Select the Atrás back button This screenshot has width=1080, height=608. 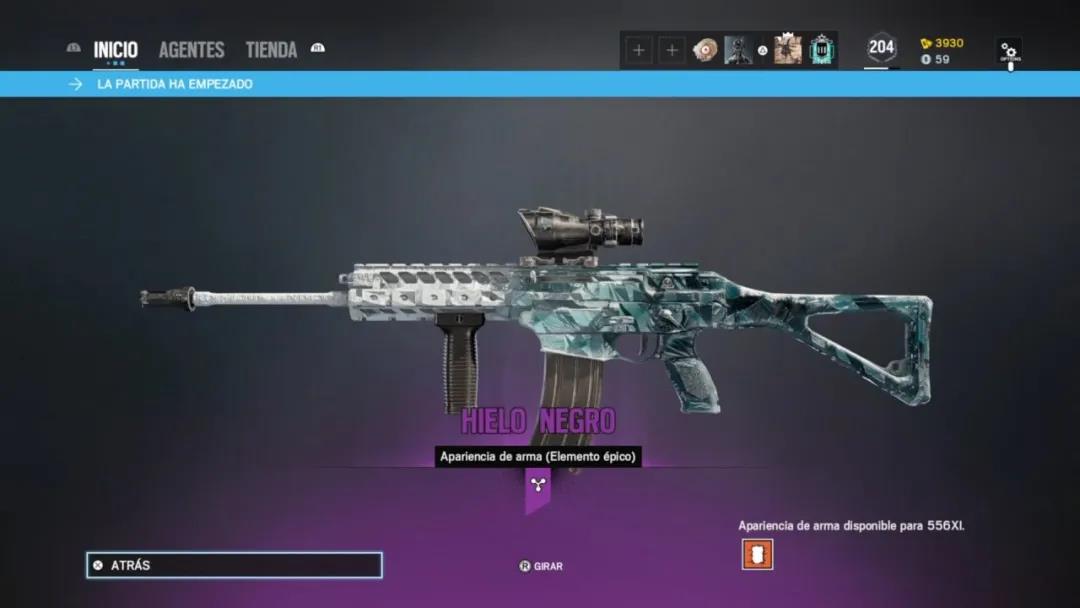(234, 565)
